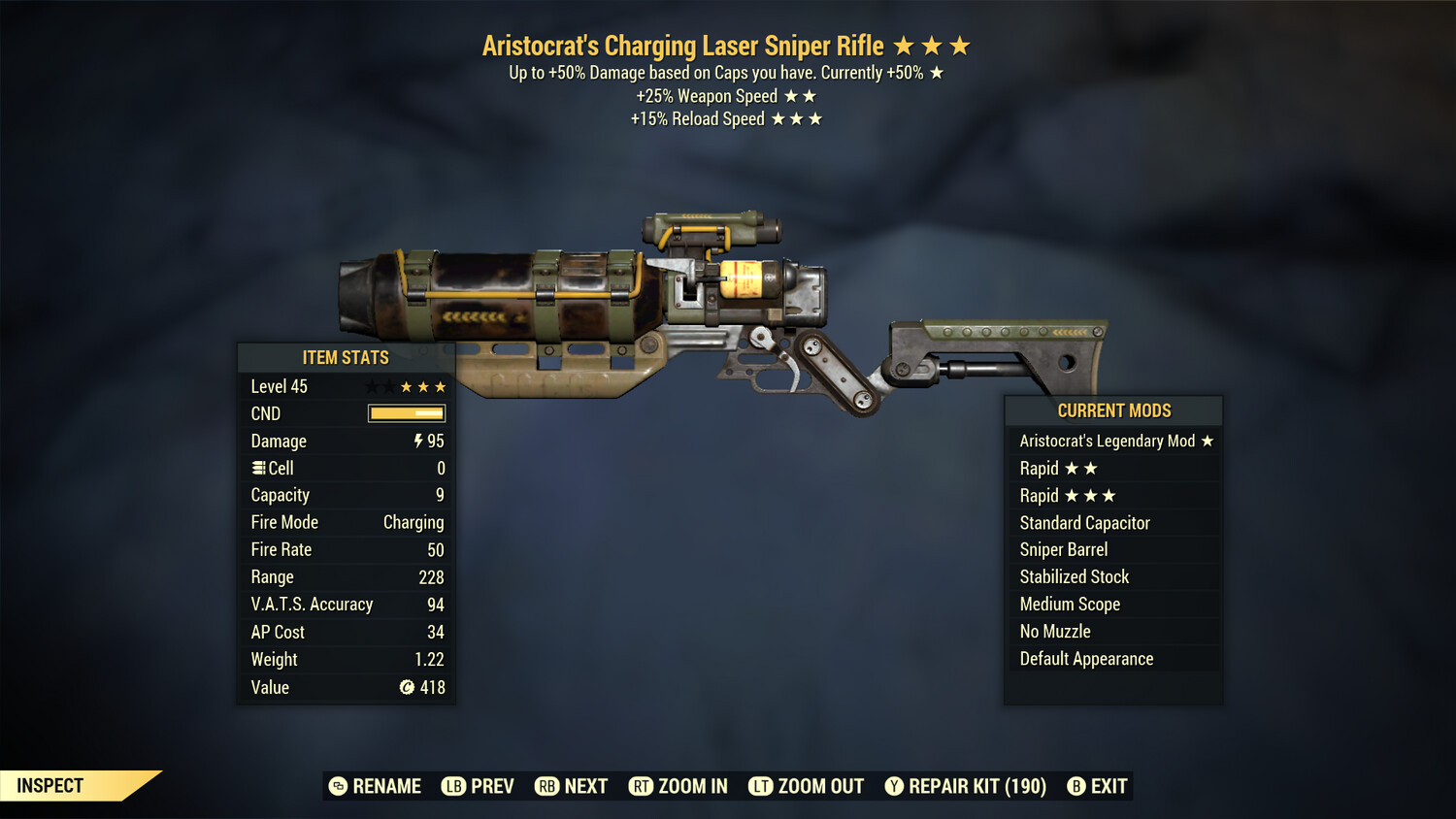Select the INSPECT tab label
Viewport: 1456px width, 819px height.
coord(49,785)
